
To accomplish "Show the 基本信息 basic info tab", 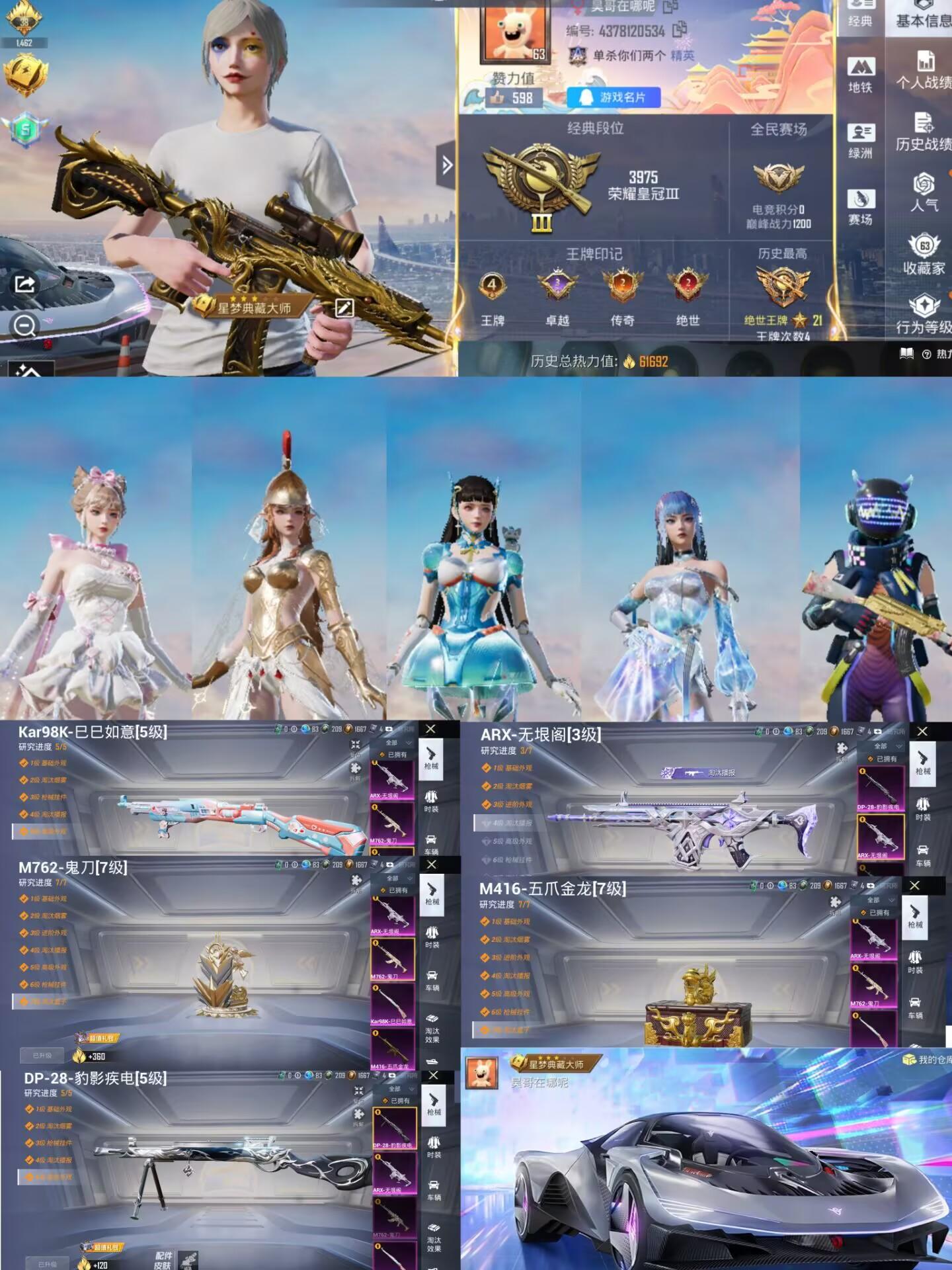I will point(924,20).
